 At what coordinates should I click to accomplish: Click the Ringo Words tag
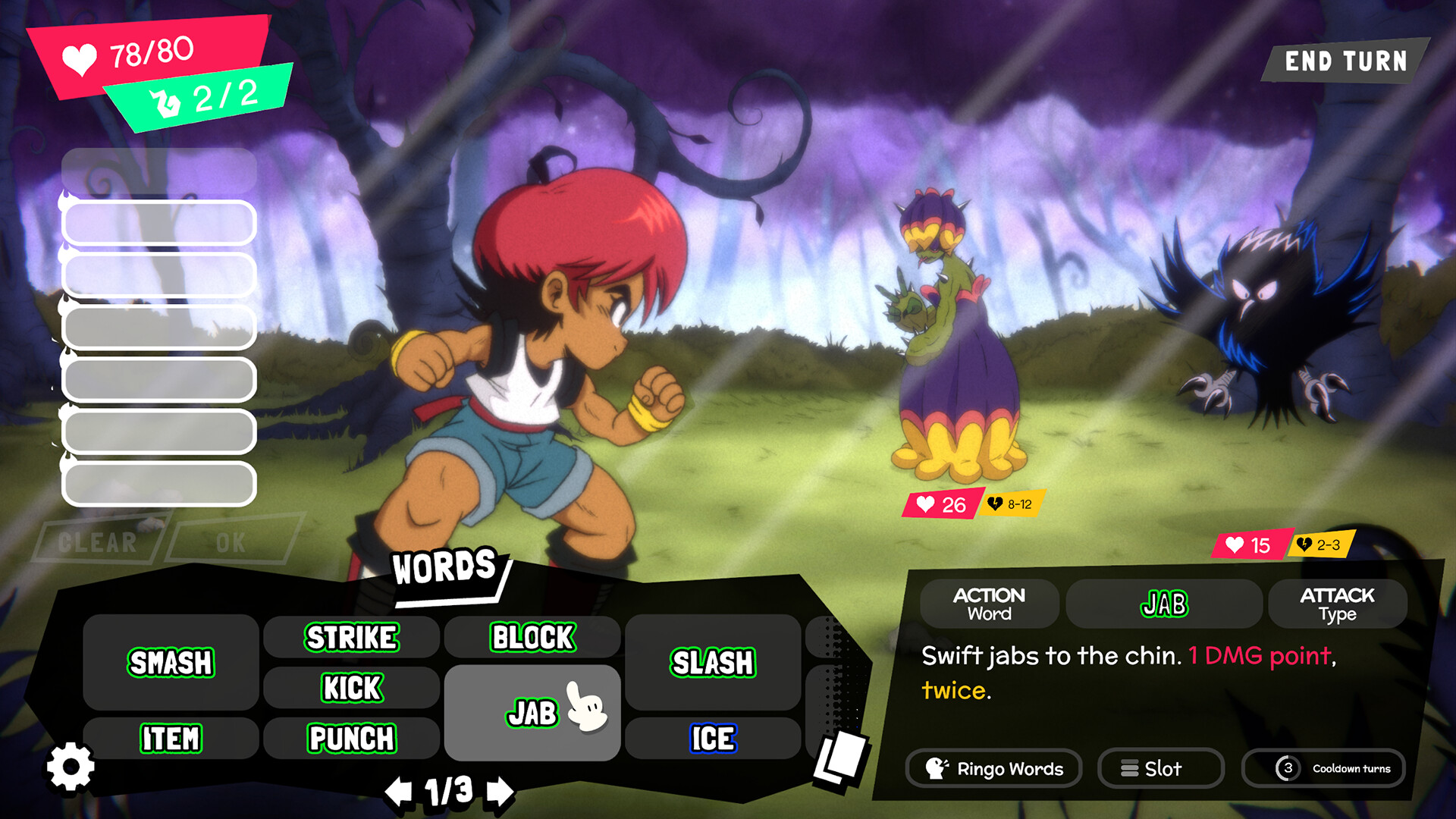coord(994,768)
